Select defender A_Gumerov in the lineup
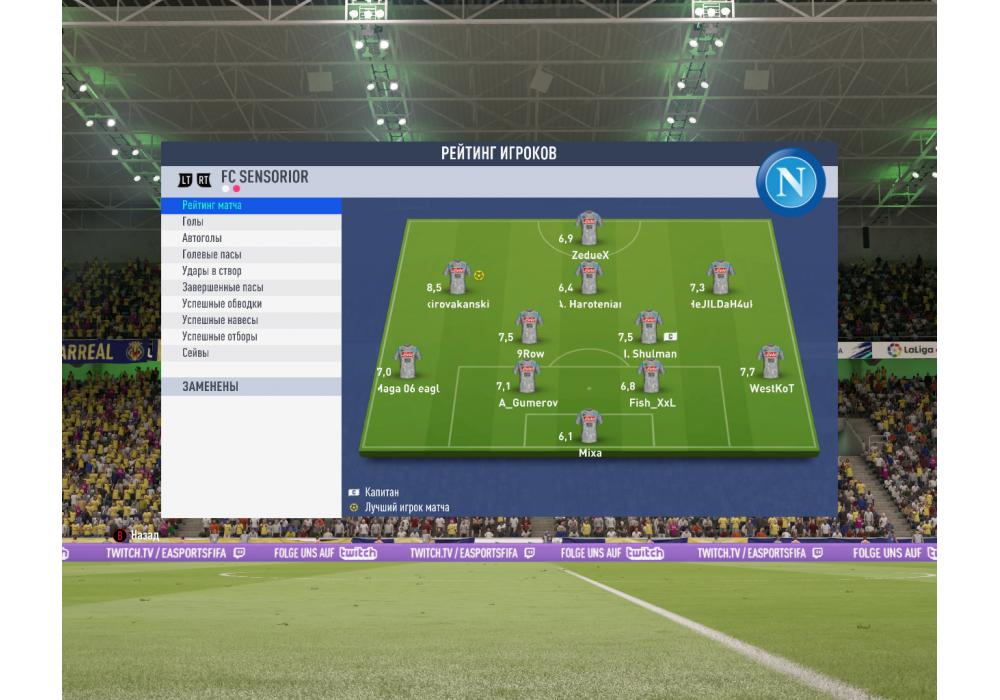 point(527,377)
